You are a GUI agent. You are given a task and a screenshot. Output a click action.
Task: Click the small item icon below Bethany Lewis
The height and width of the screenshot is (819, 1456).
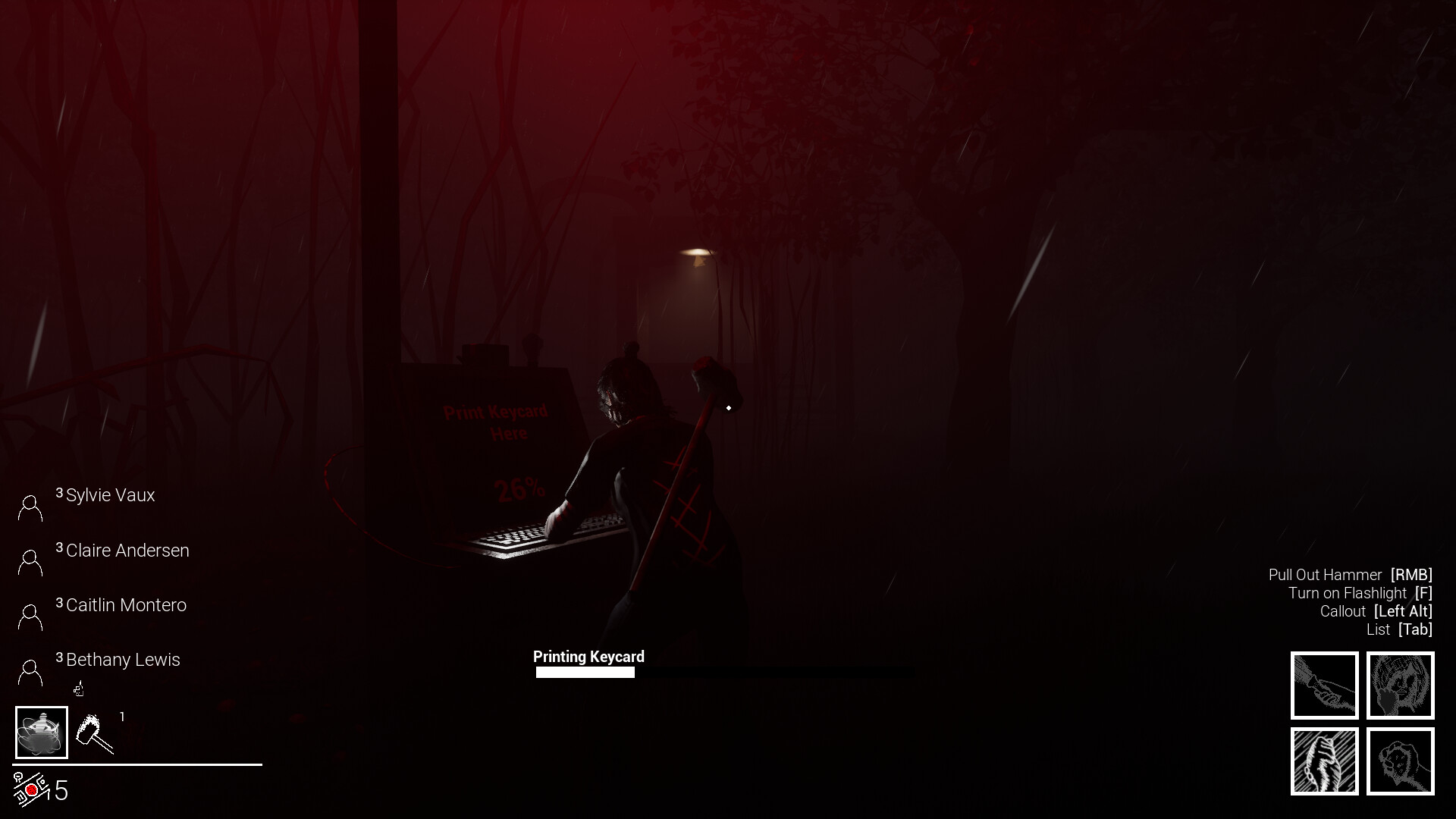(x=78, y=689)
